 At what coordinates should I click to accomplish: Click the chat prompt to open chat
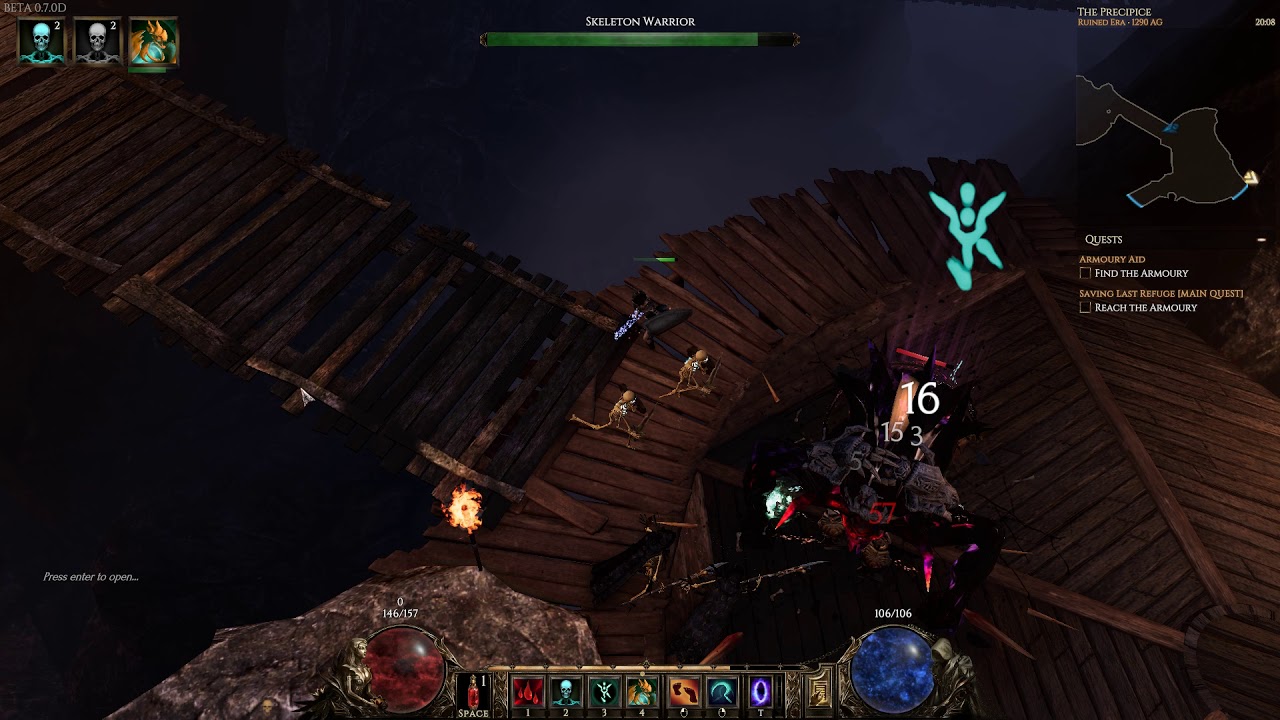coord(91,577)
